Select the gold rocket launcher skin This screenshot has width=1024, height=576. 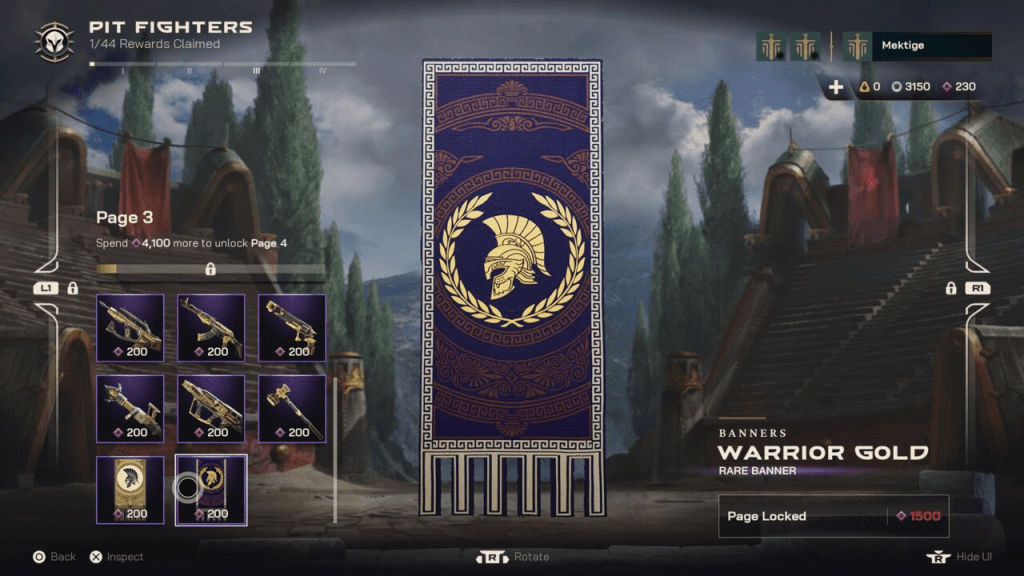coord(130,409)
